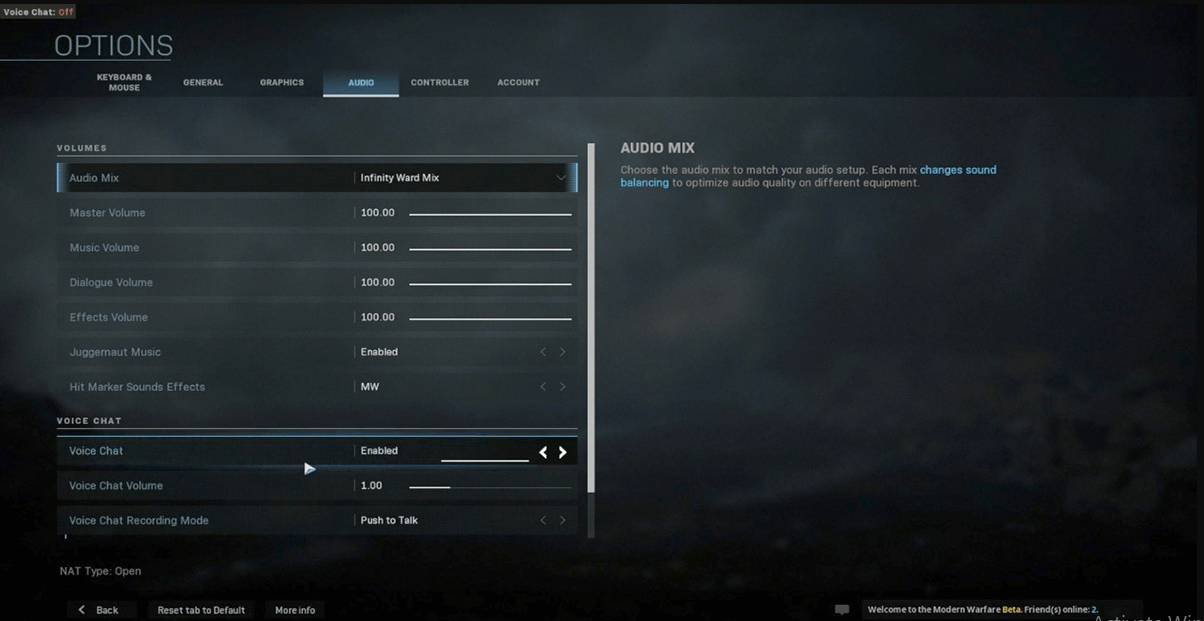
Task: Adjust the Voice Chat Volume slider
Action: tap(490, 487)
